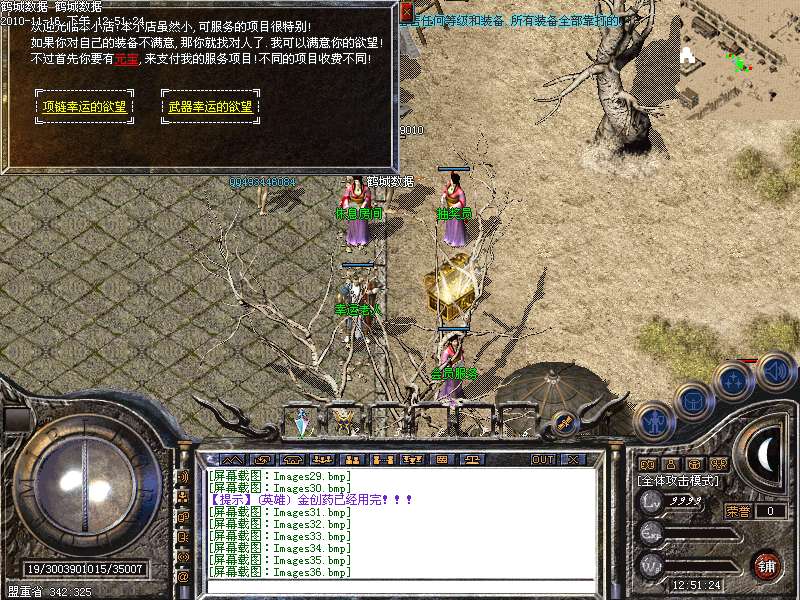Open the bag round button
Screen dimensions: 800x600
(x=693, y=400)
